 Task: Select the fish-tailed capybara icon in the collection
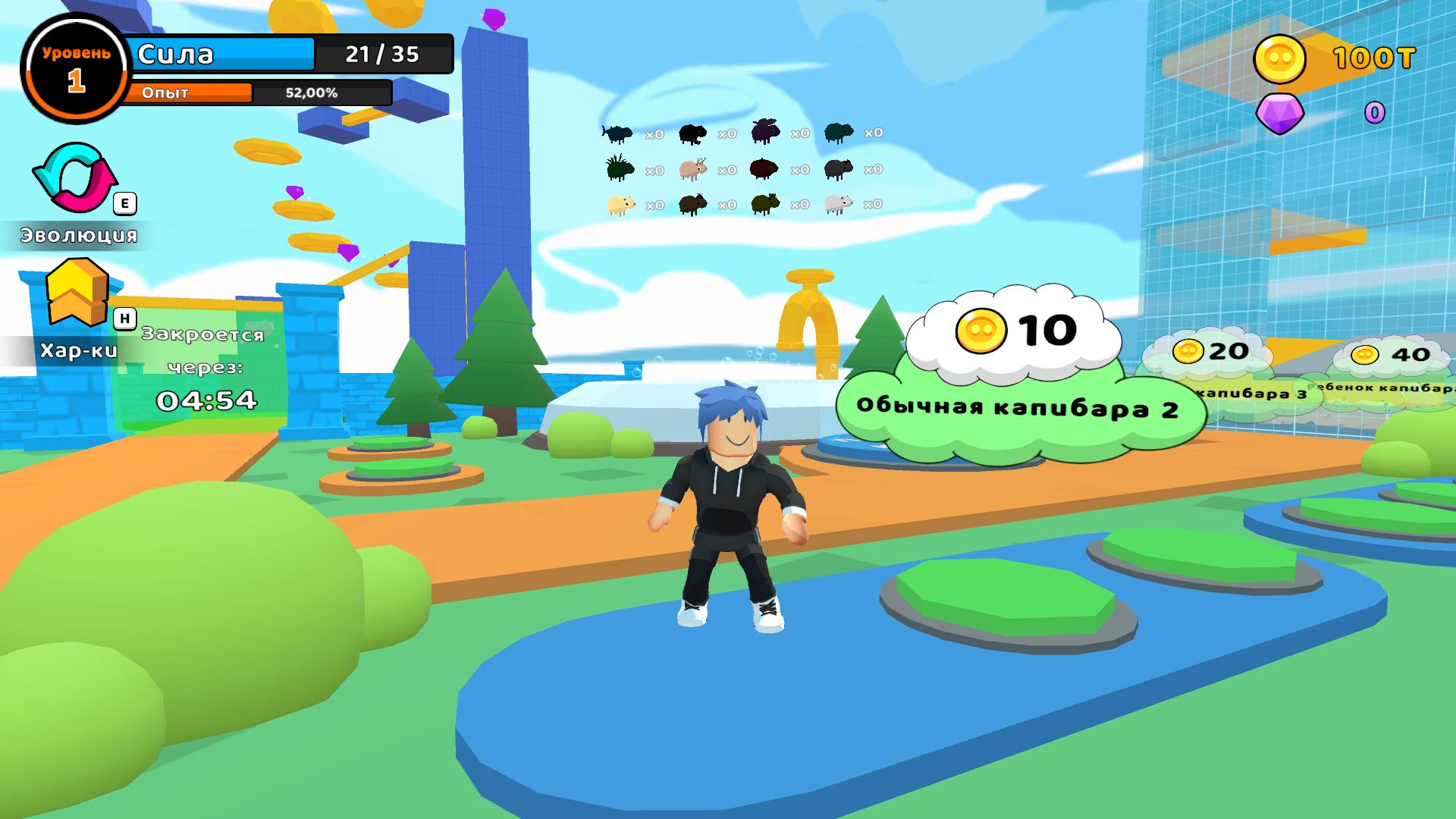(x=617, y=133)
